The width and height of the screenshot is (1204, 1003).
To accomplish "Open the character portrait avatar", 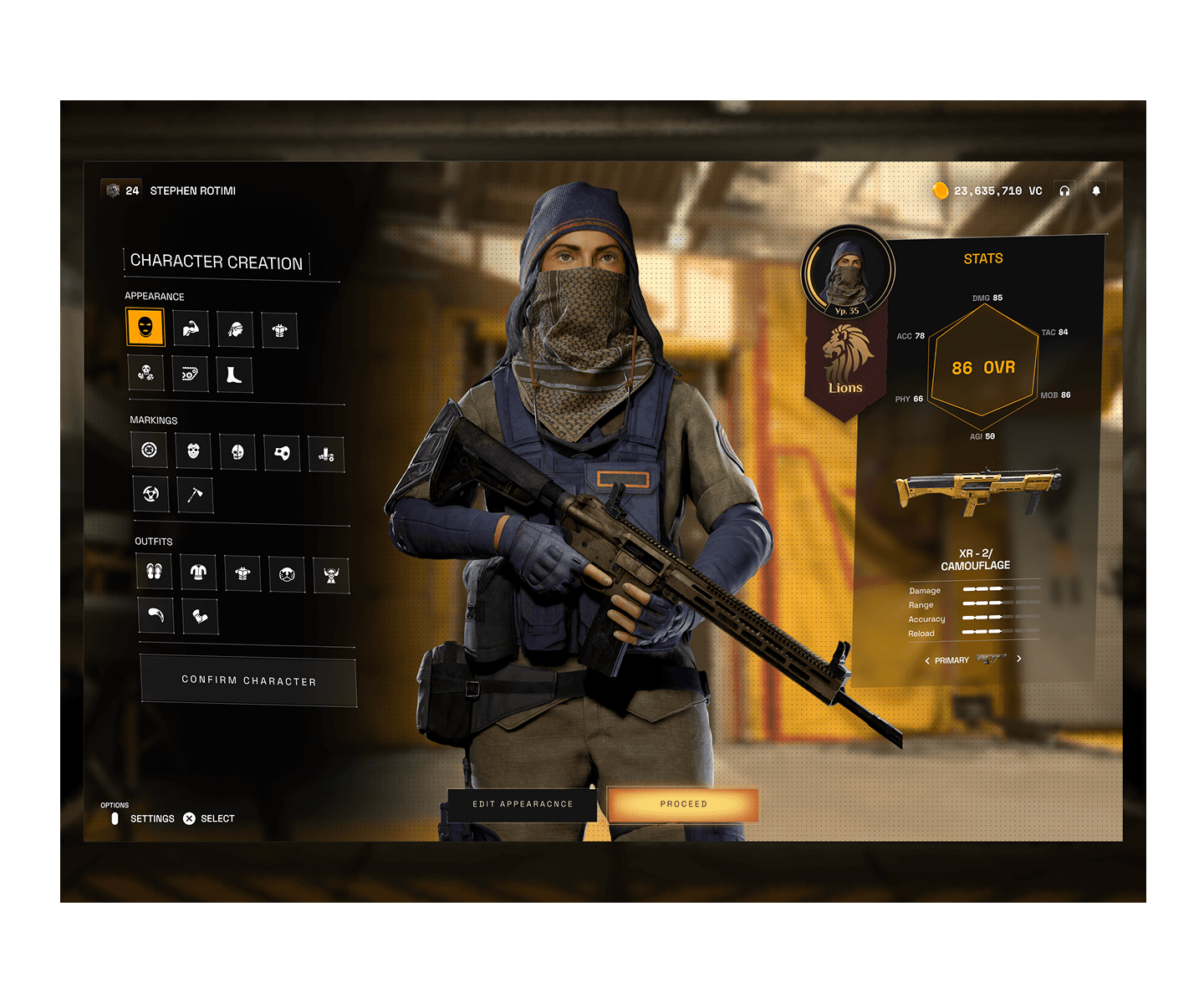I will click(x=848, y=272).
